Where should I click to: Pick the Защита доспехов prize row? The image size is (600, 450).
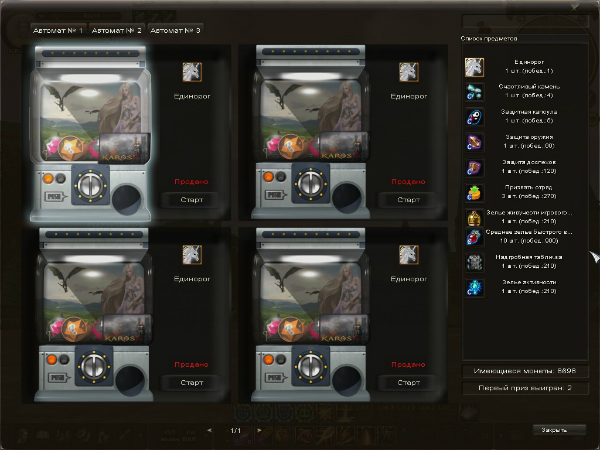click(x=531, y=165)
